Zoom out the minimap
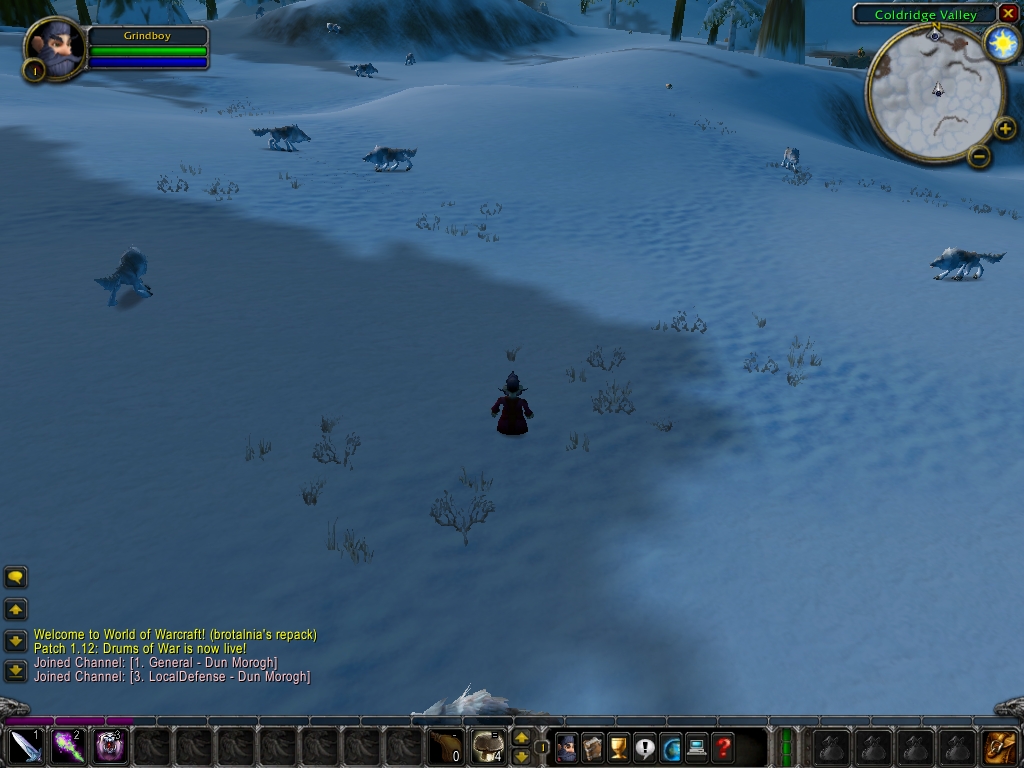This screenshot has height=768, width=1024. 980,156
